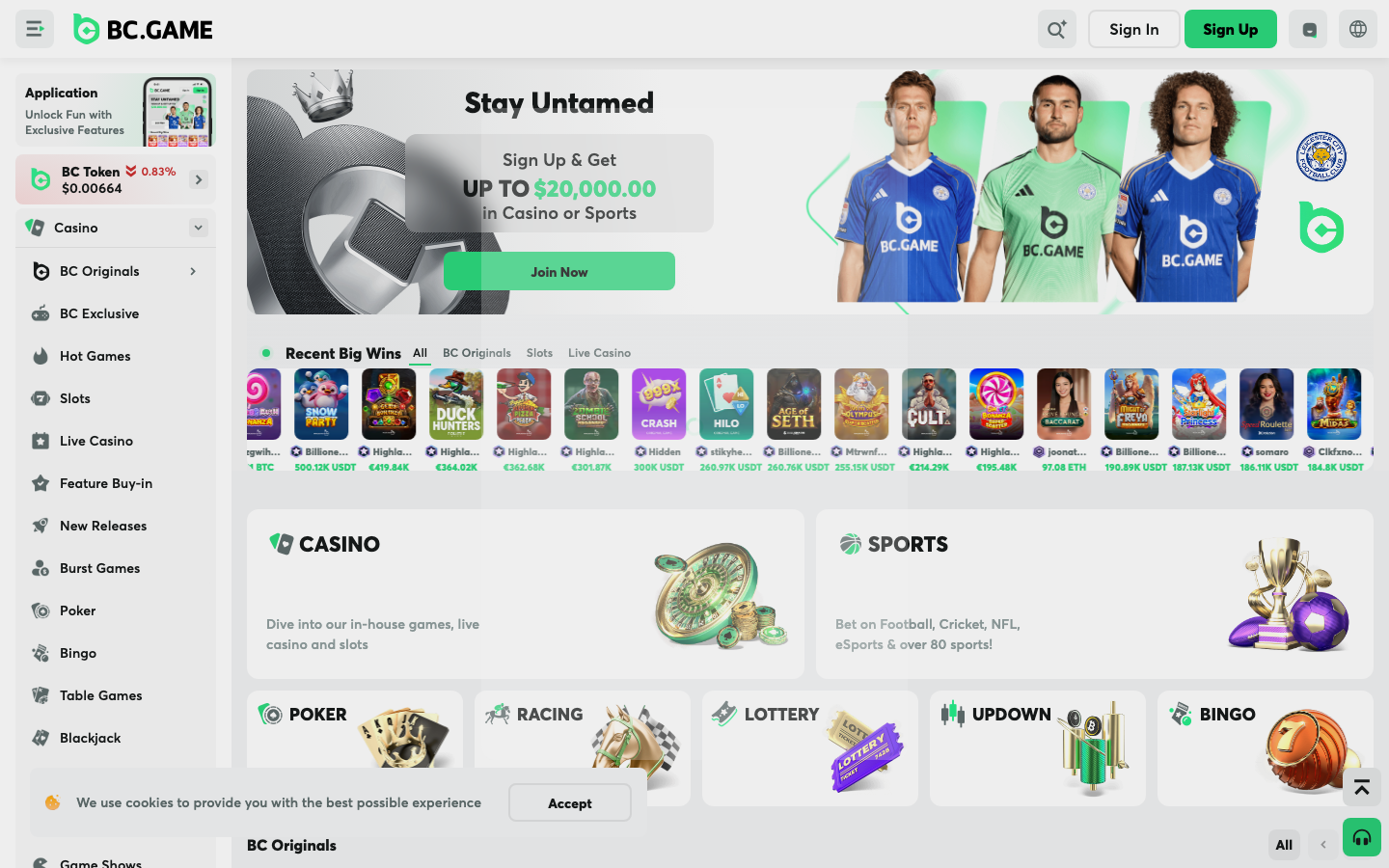Switch to the Slots wins tab
Viewport: 1389px width, 868px height.
click(x=539, y=353)
